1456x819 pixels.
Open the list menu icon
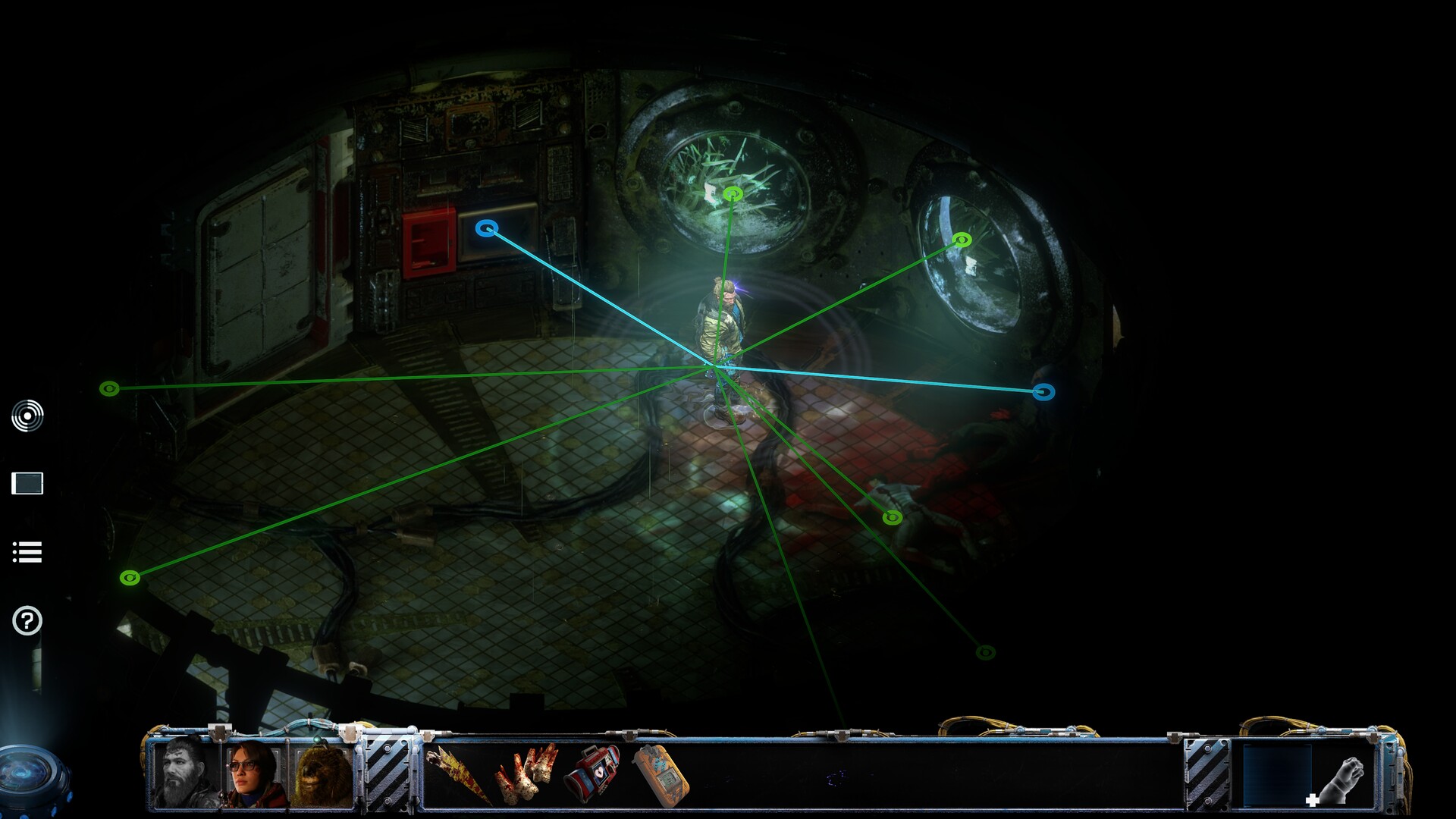point(27,552)
